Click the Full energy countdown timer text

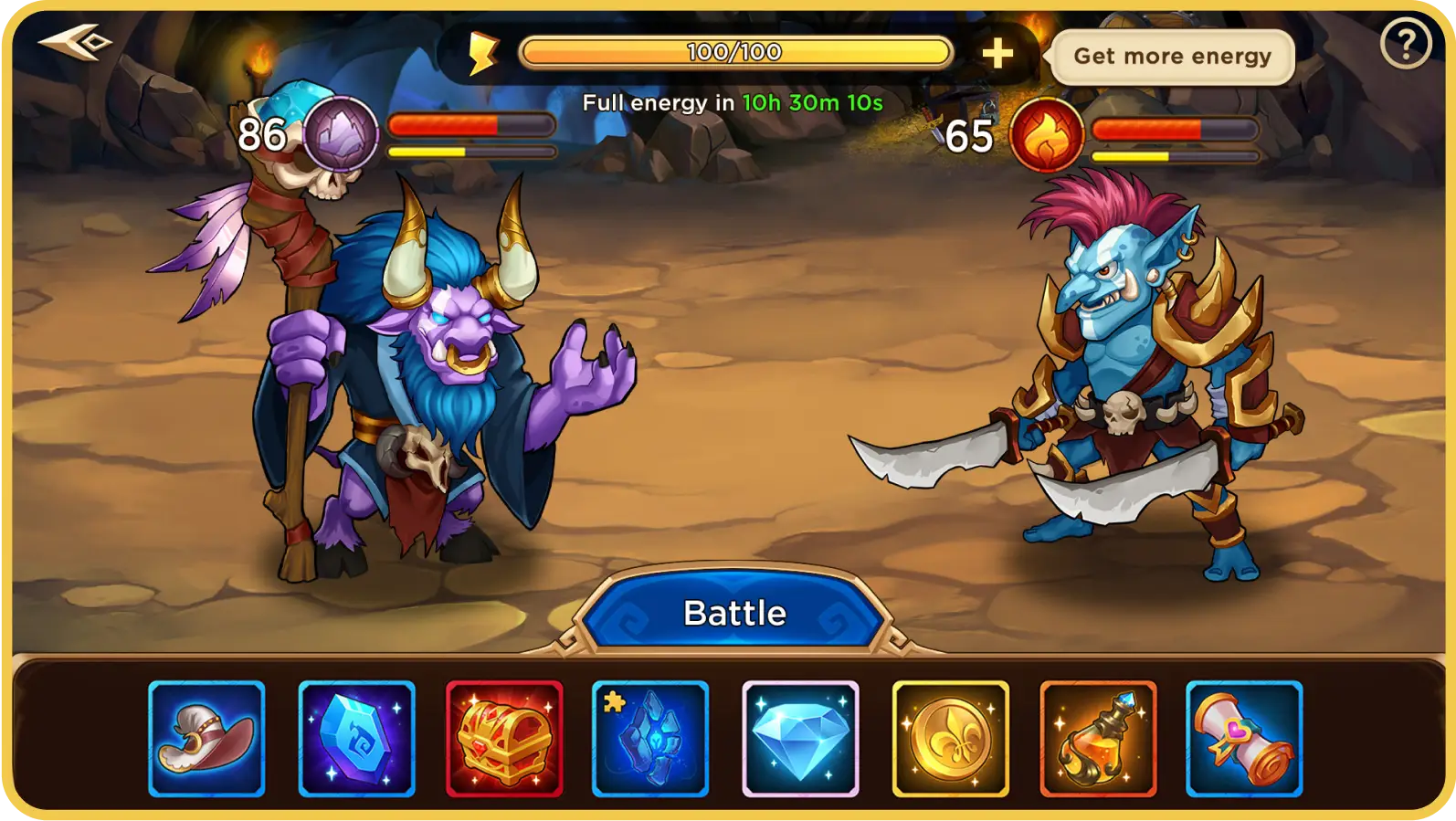click(734, 102)
